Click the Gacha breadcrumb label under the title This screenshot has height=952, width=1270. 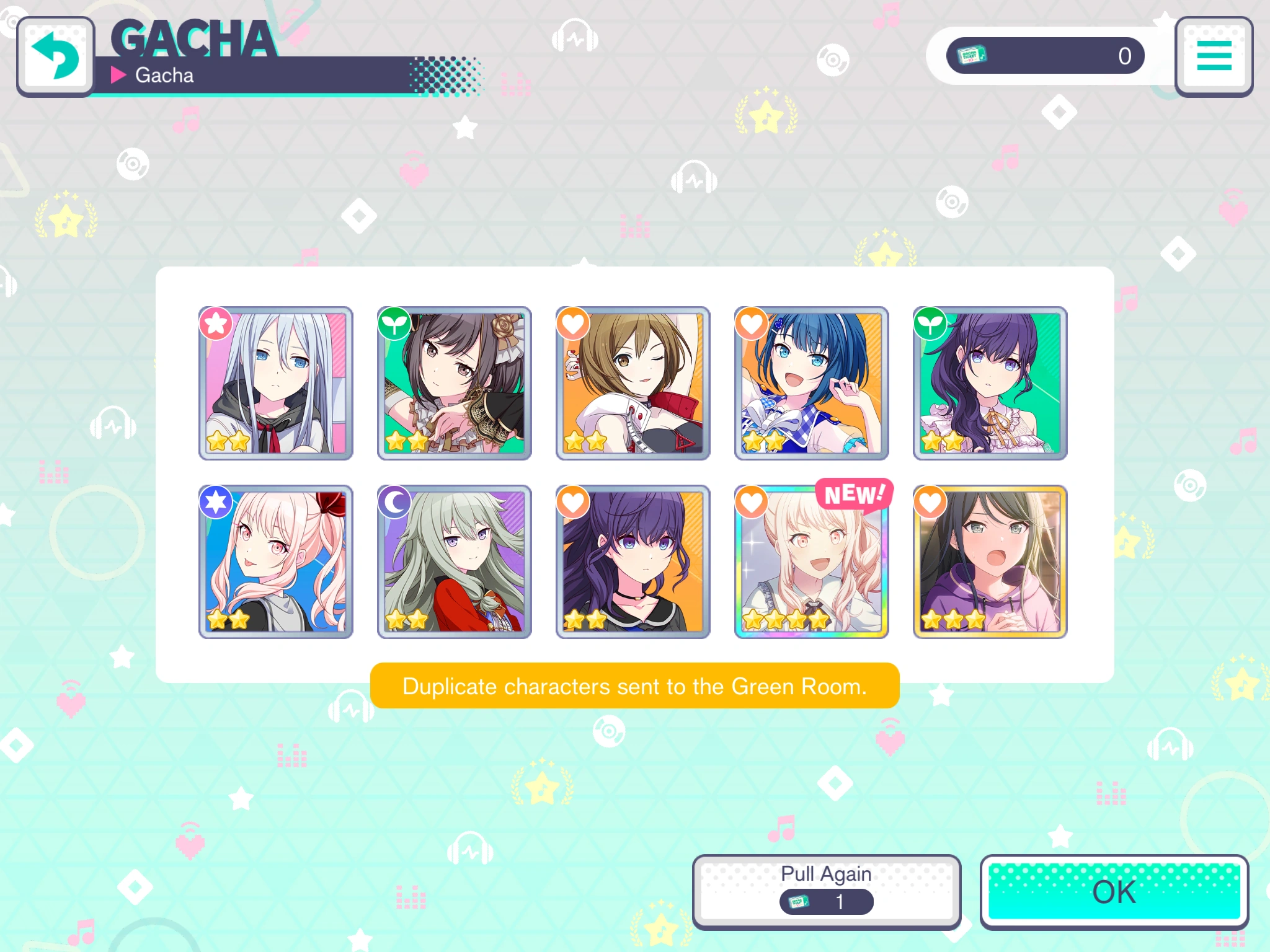165,75
